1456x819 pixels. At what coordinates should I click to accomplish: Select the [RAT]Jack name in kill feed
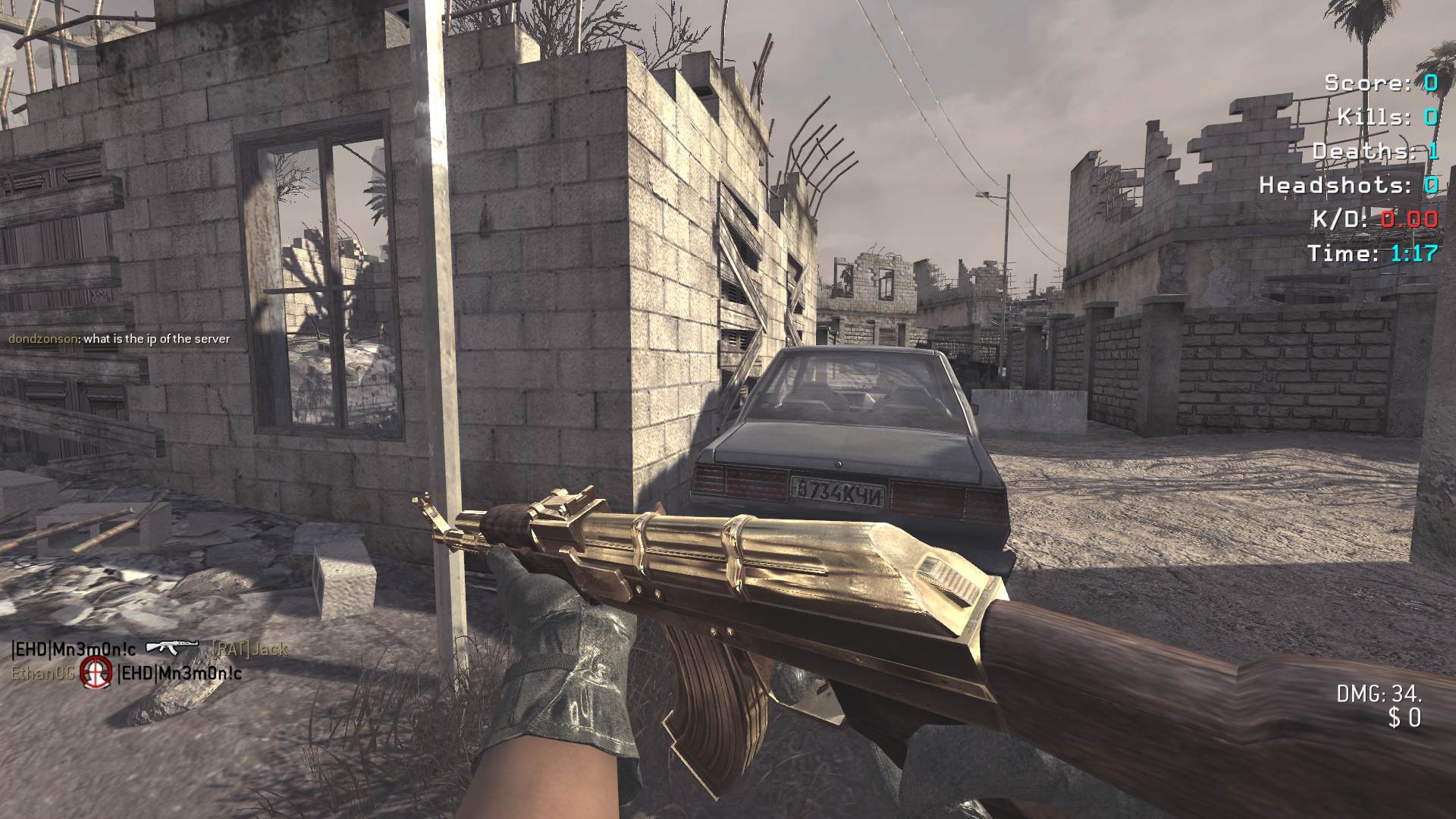249,649
